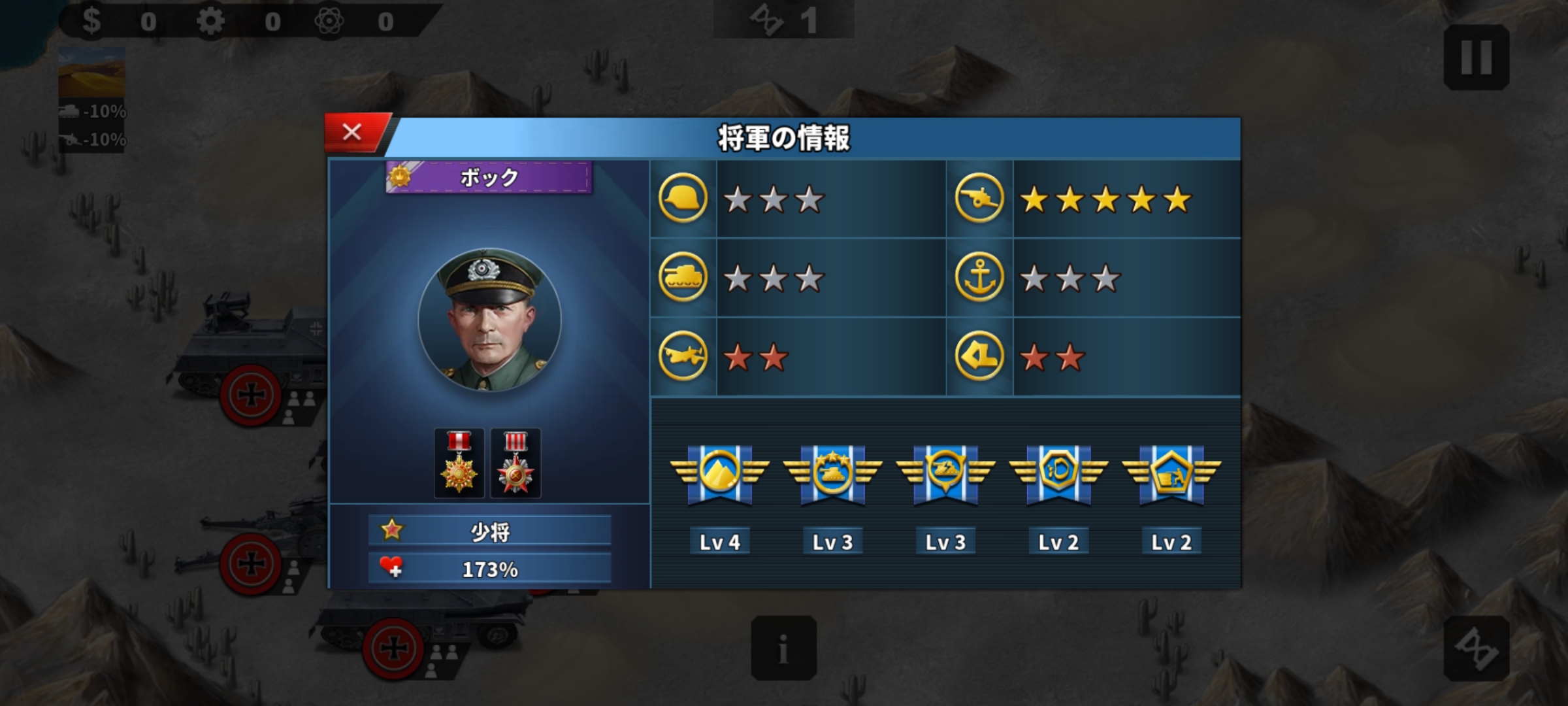Click General Bock's portrait
Viewport: 1568px width, 706px height.
(489, 320)
